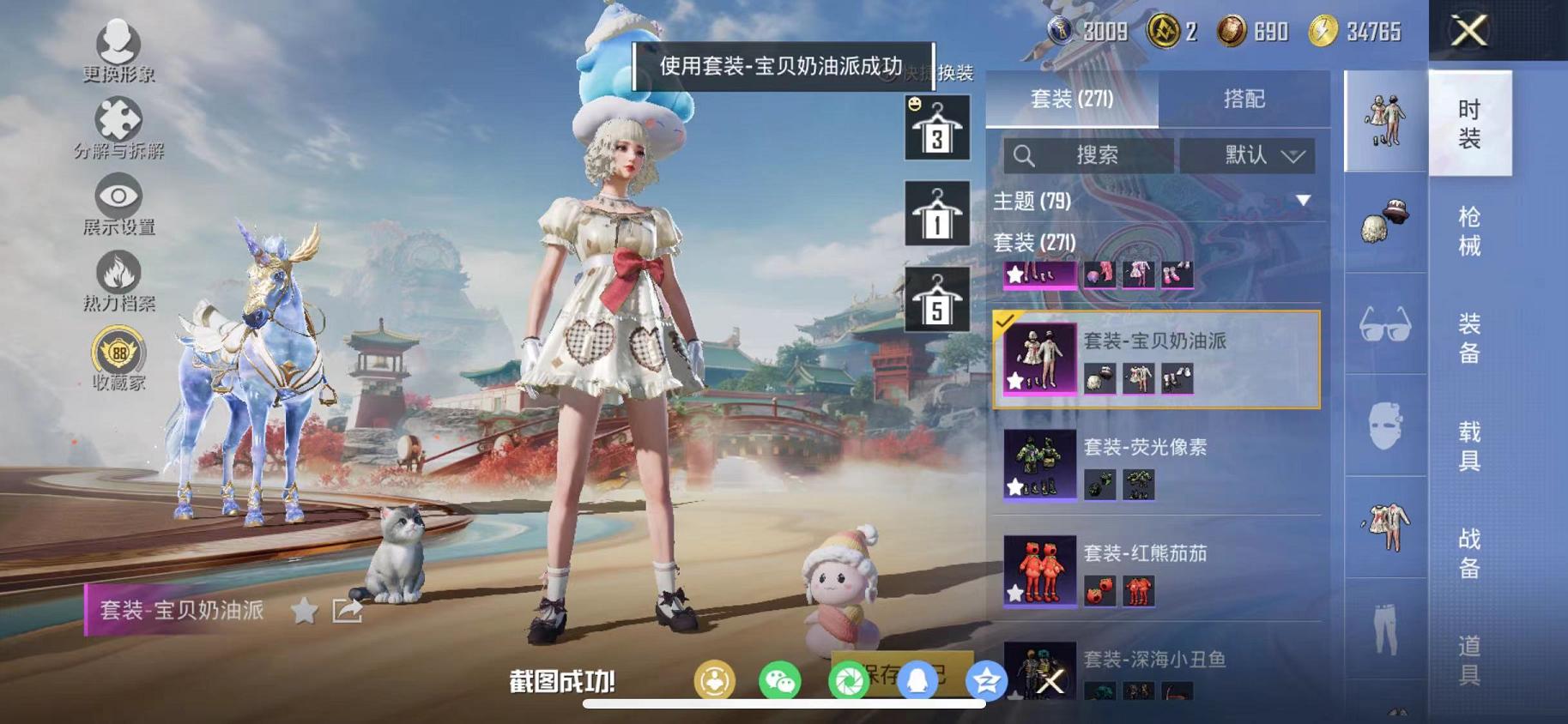Toggle the emoji display above hanger slot 3
The height and width of the screenshot is (724, 1568).
tap(913, 102)
